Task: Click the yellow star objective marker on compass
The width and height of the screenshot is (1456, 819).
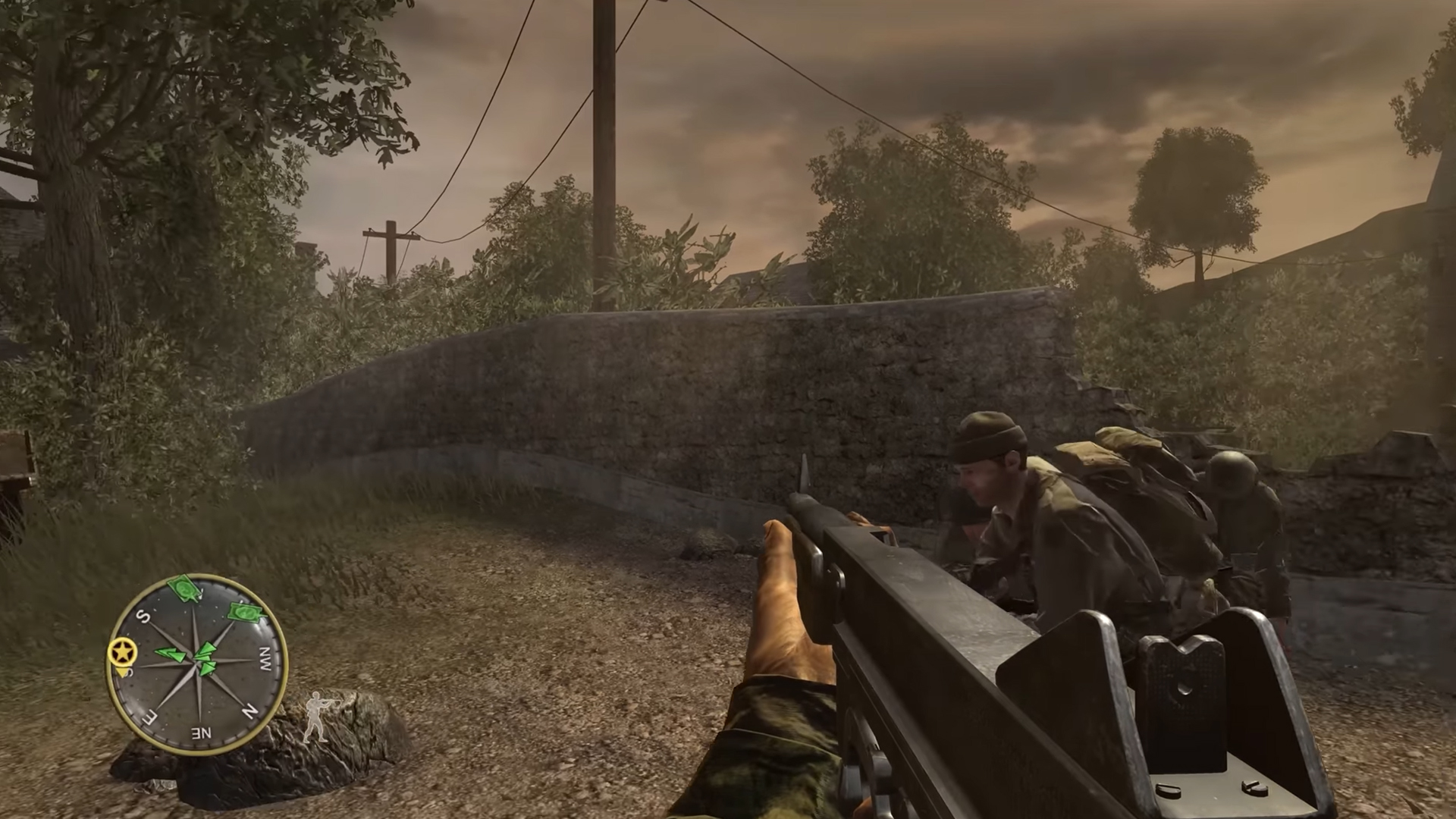Action: click(121, 651)
